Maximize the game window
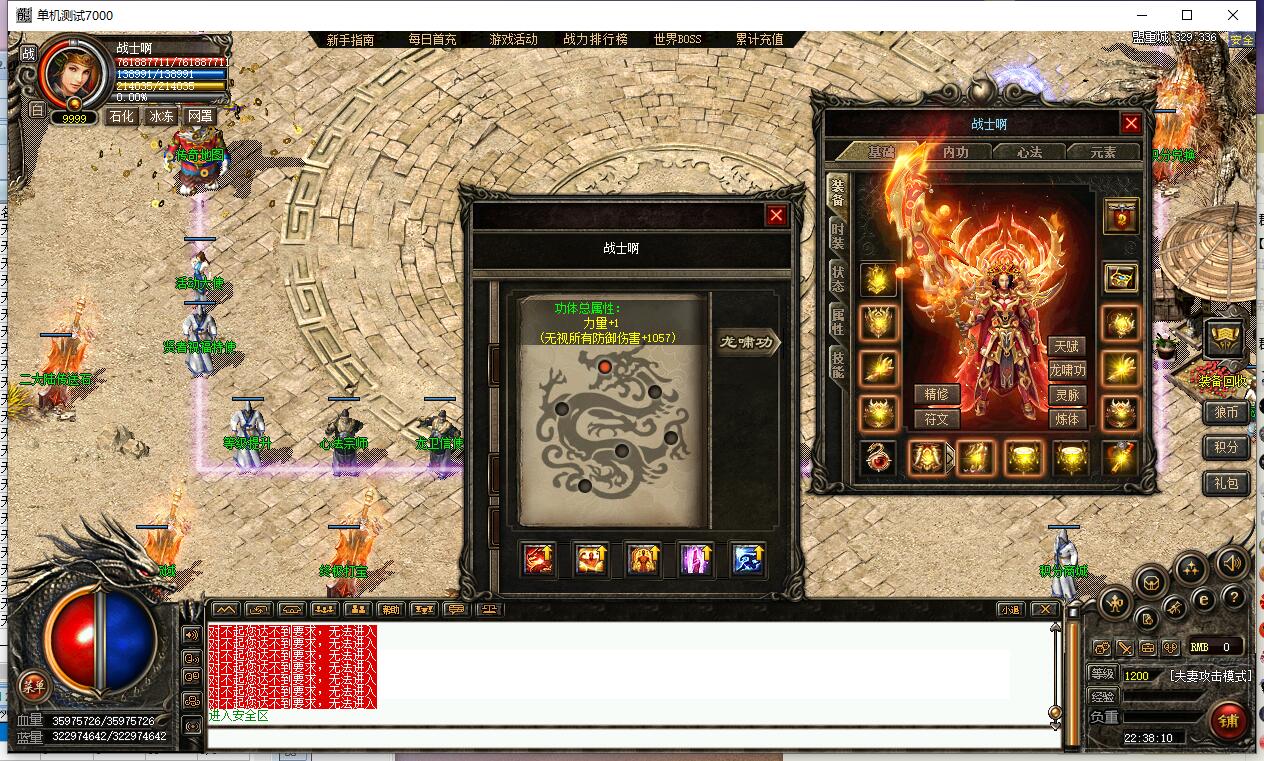The width and height of the screenshot is (1264, 761). click(1187, 15)
